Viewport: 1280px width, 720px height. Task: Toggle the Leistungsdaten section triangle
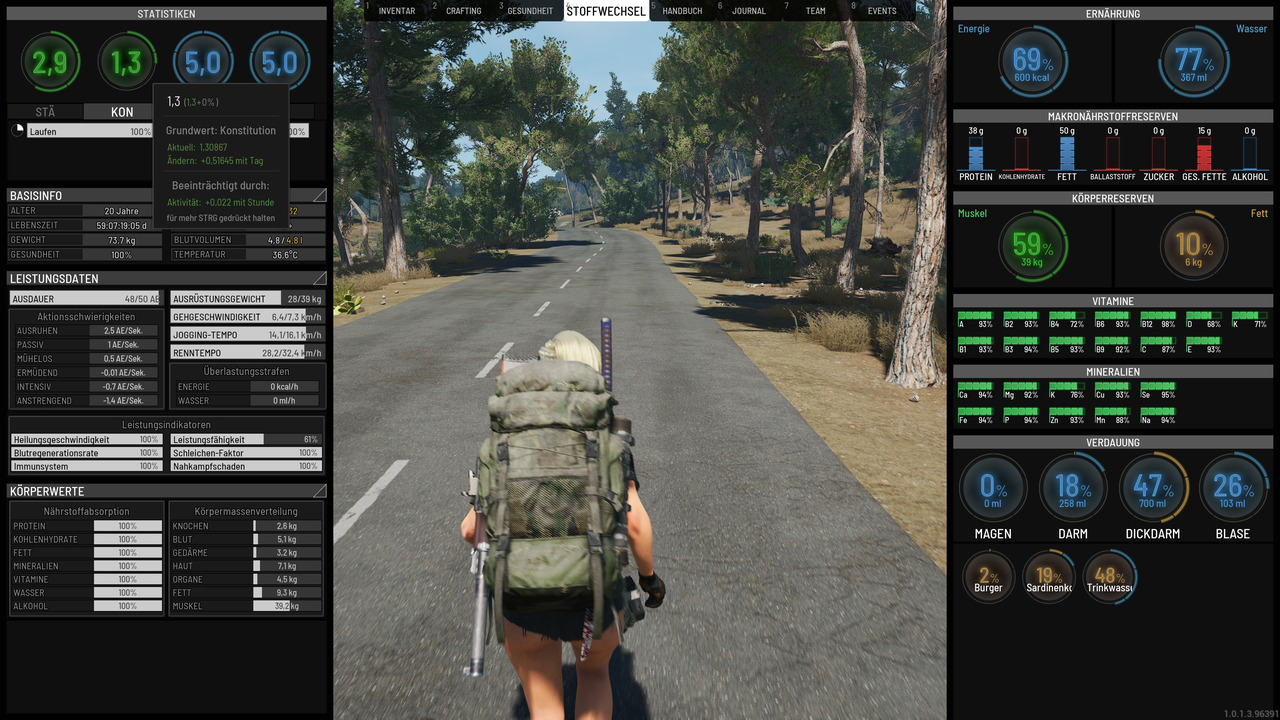(320, 278)
